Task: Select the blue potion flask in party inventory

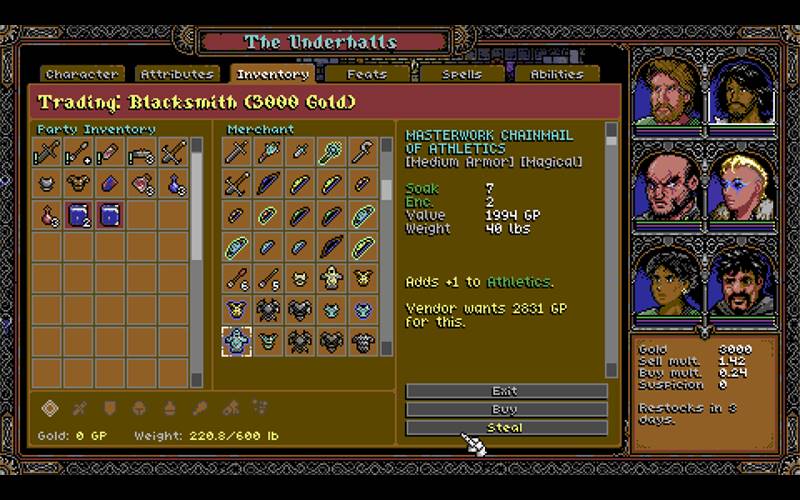Action: tap(175, 184)
